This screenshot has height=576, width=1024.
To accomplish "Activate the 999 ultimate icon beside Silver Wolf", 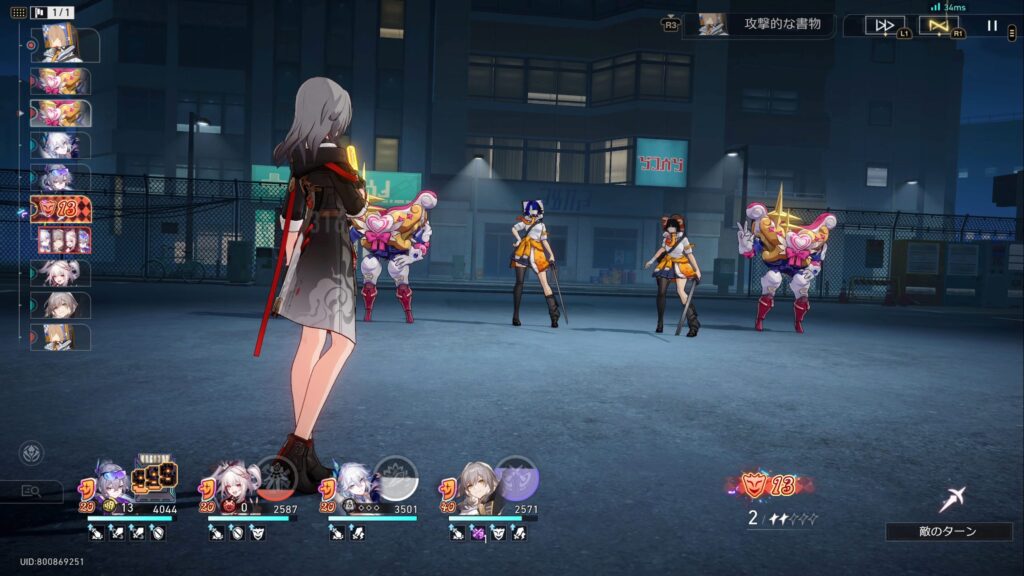I will pyautogui.click(x=155, y=477).
